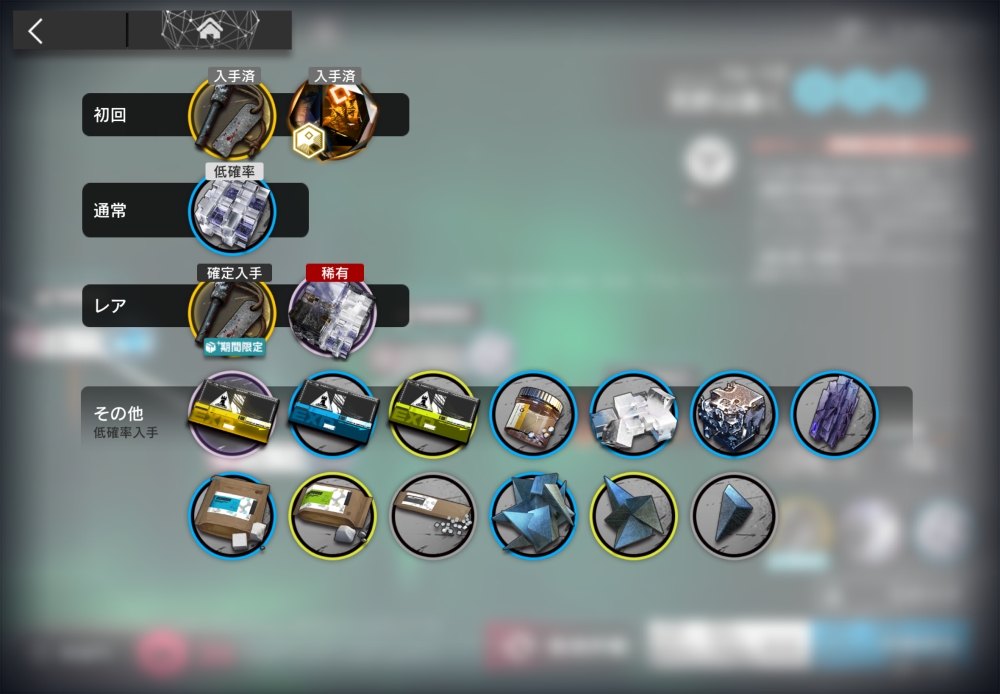The image size is (1000, 694).
Task: Select the single grey rock shard
Action: pyautogui.click(x=734, y=515)
